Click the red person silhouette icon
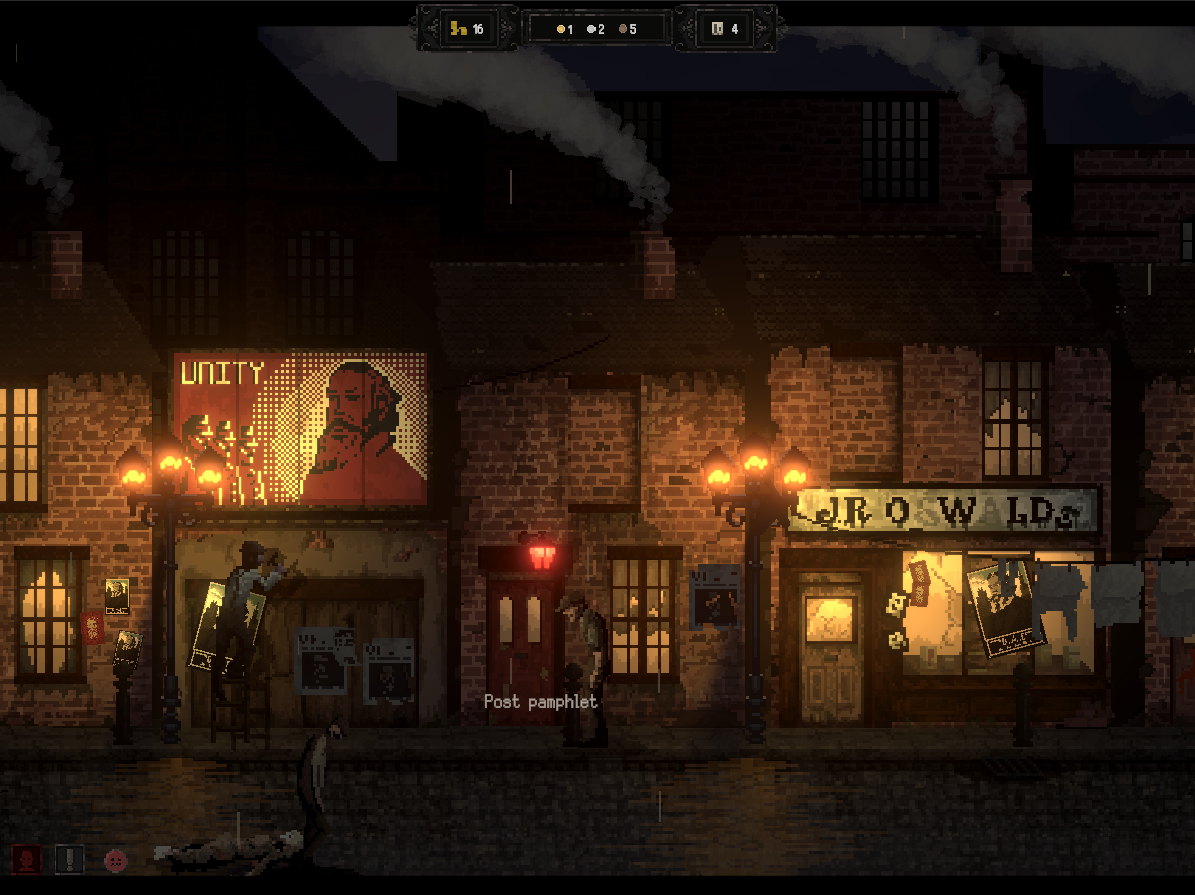Viewport: 1195px width, 895px height. (26, 858)
